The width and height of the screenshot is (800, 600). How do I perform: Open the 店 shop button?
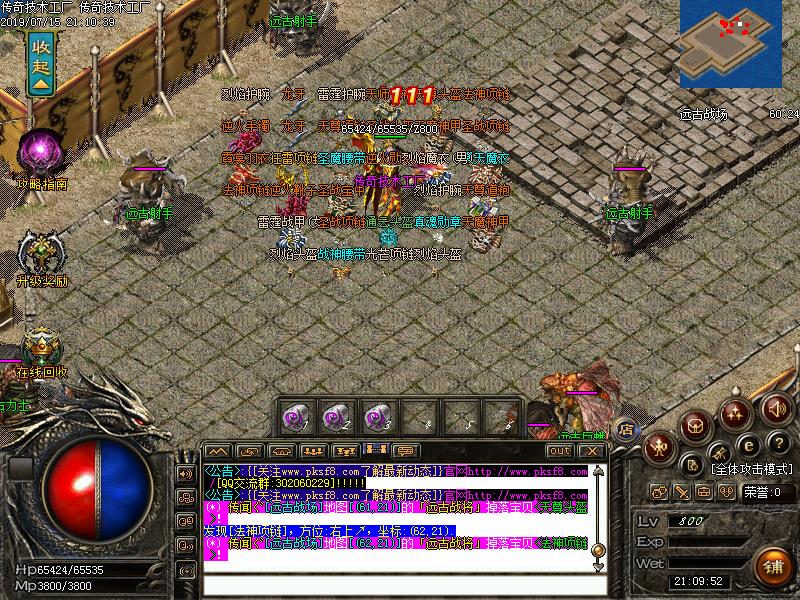(625, 430)
